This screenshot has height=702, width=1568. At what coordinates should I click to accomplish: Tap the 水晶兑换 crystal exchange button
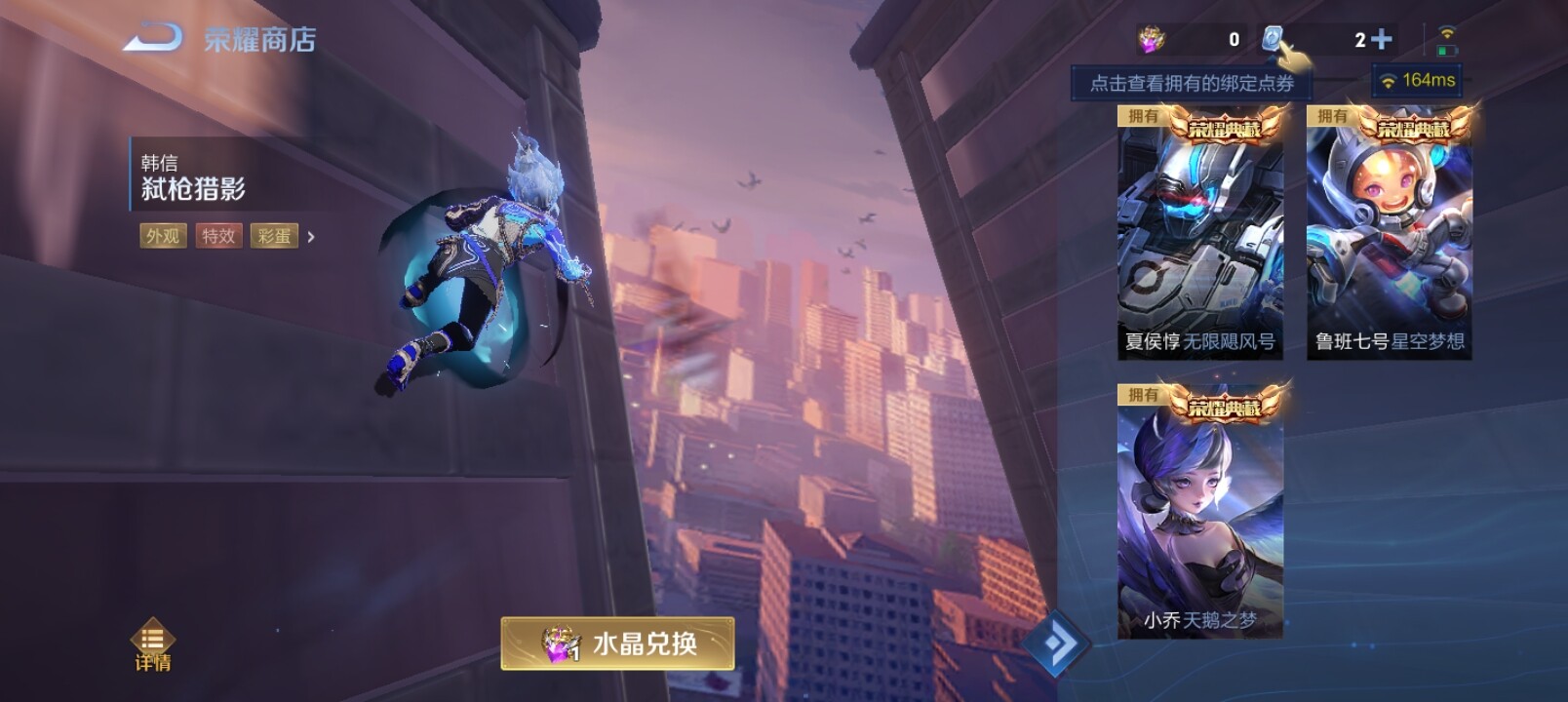(x=617, y=643)
